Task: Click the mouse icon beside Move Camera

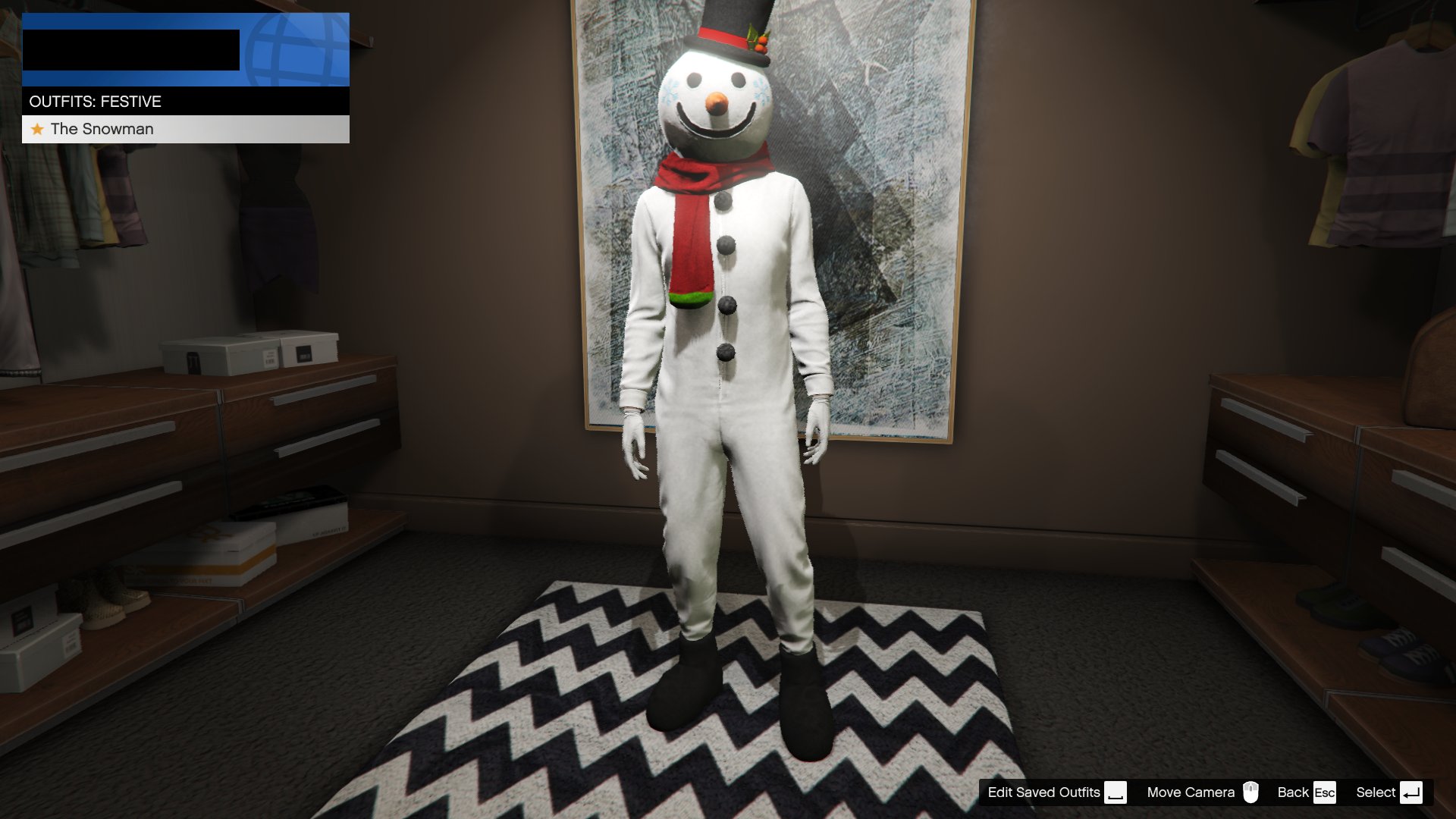Action: click(1251, 792)
